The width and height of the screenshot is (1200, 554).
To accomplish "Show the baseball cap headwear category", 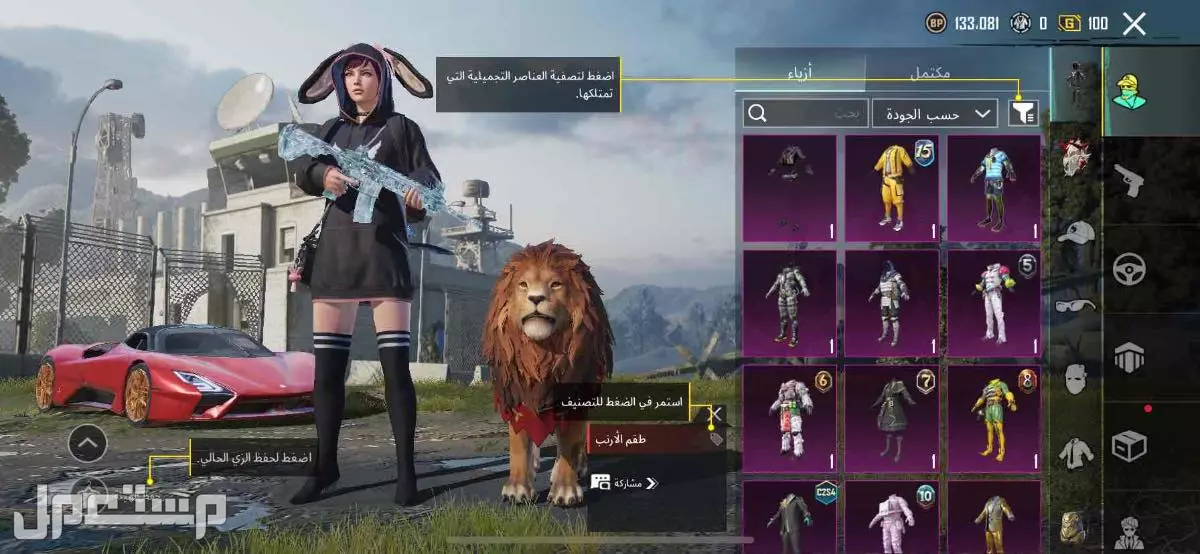I will click(1075, 232).
